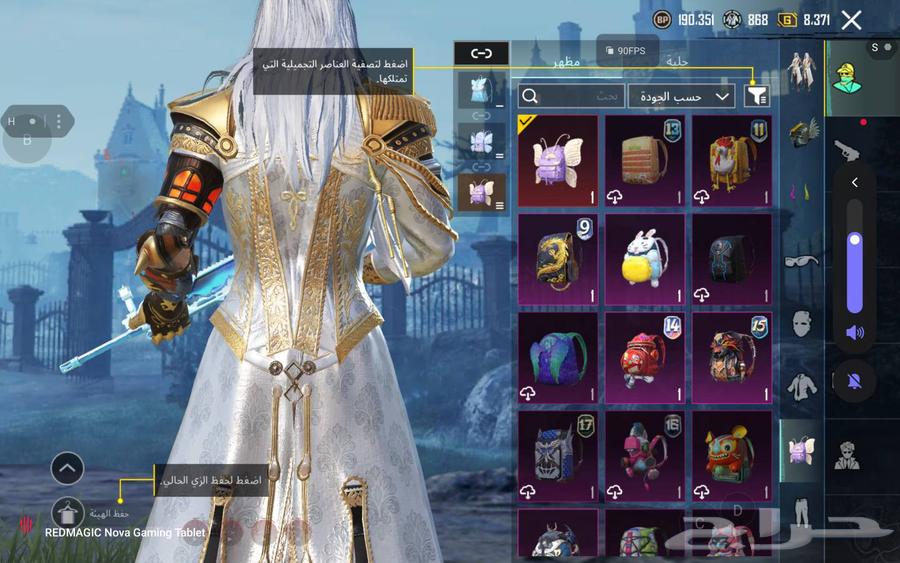The image size is (900, 563).
Task: Toggle the link button above backpack levels
Action: tap(481, 53)
